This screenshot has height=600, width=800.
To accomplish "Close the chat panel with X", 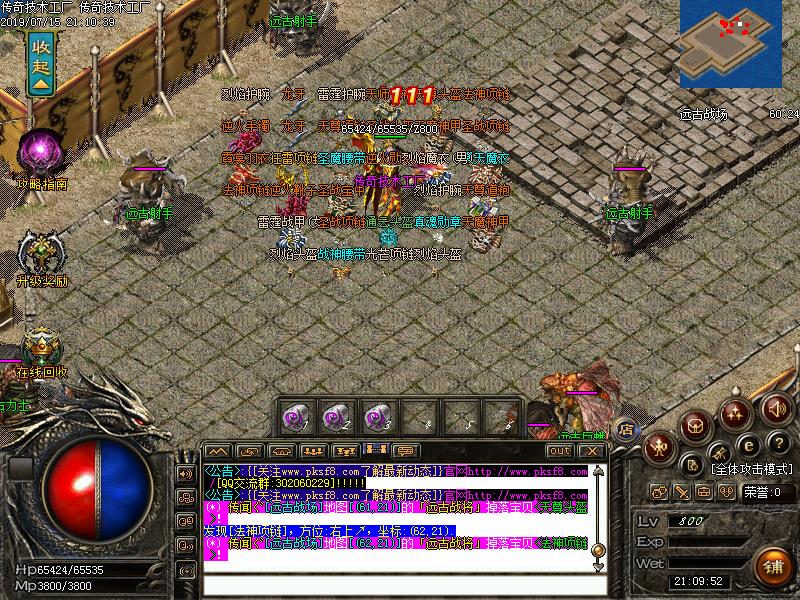I will tap(592, 450).
